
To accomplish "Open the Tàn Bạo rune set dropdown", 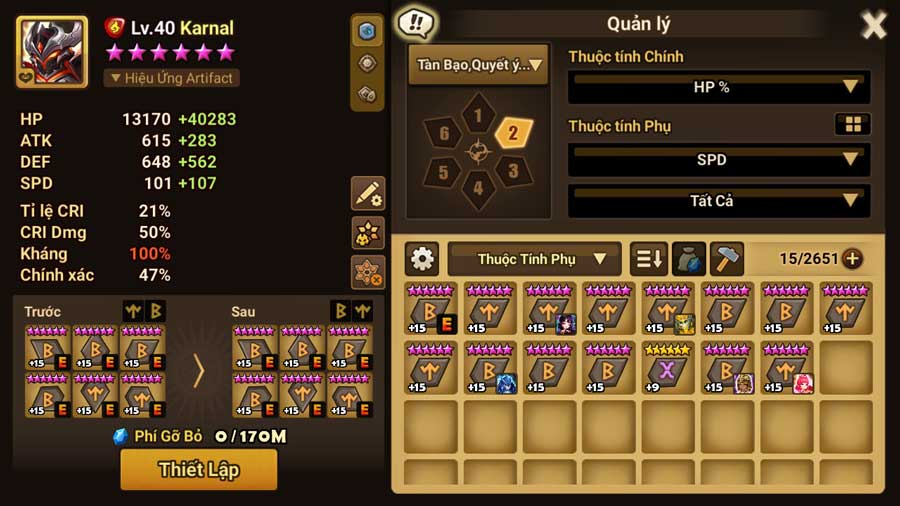I will (x=478, y=65).
